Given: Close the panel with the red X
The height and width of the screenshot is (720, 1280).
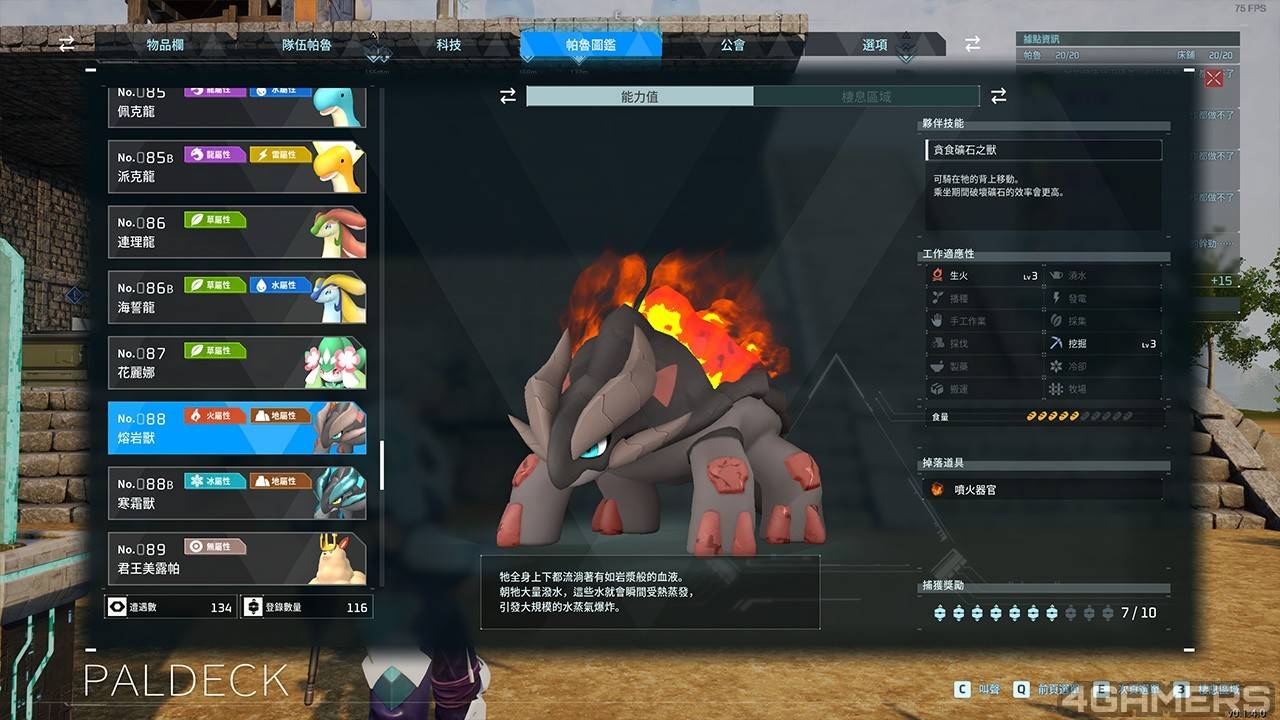Looking at the screenshot, I should click(1214, 78).
